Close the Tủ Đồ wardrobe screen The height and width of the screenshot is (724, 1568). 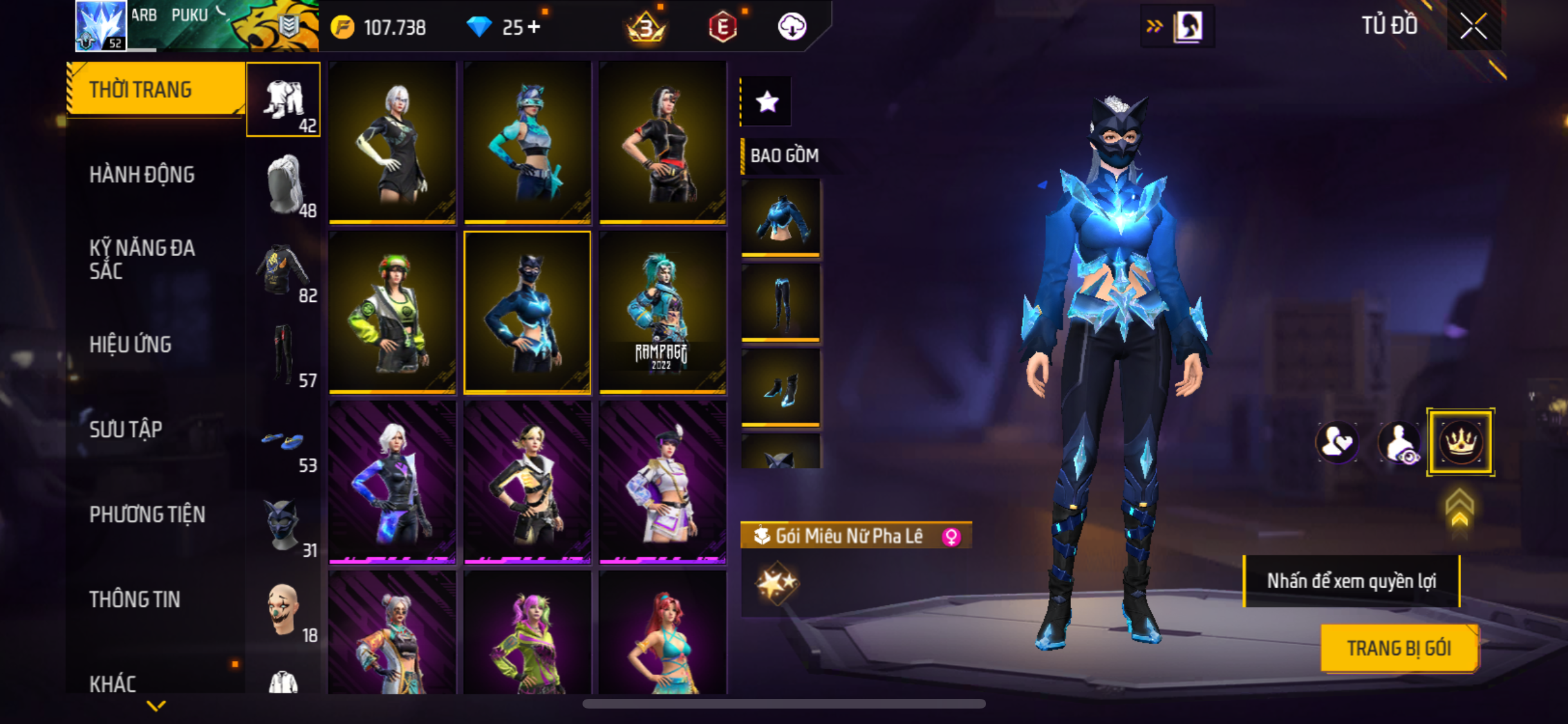coord(1473,26)
